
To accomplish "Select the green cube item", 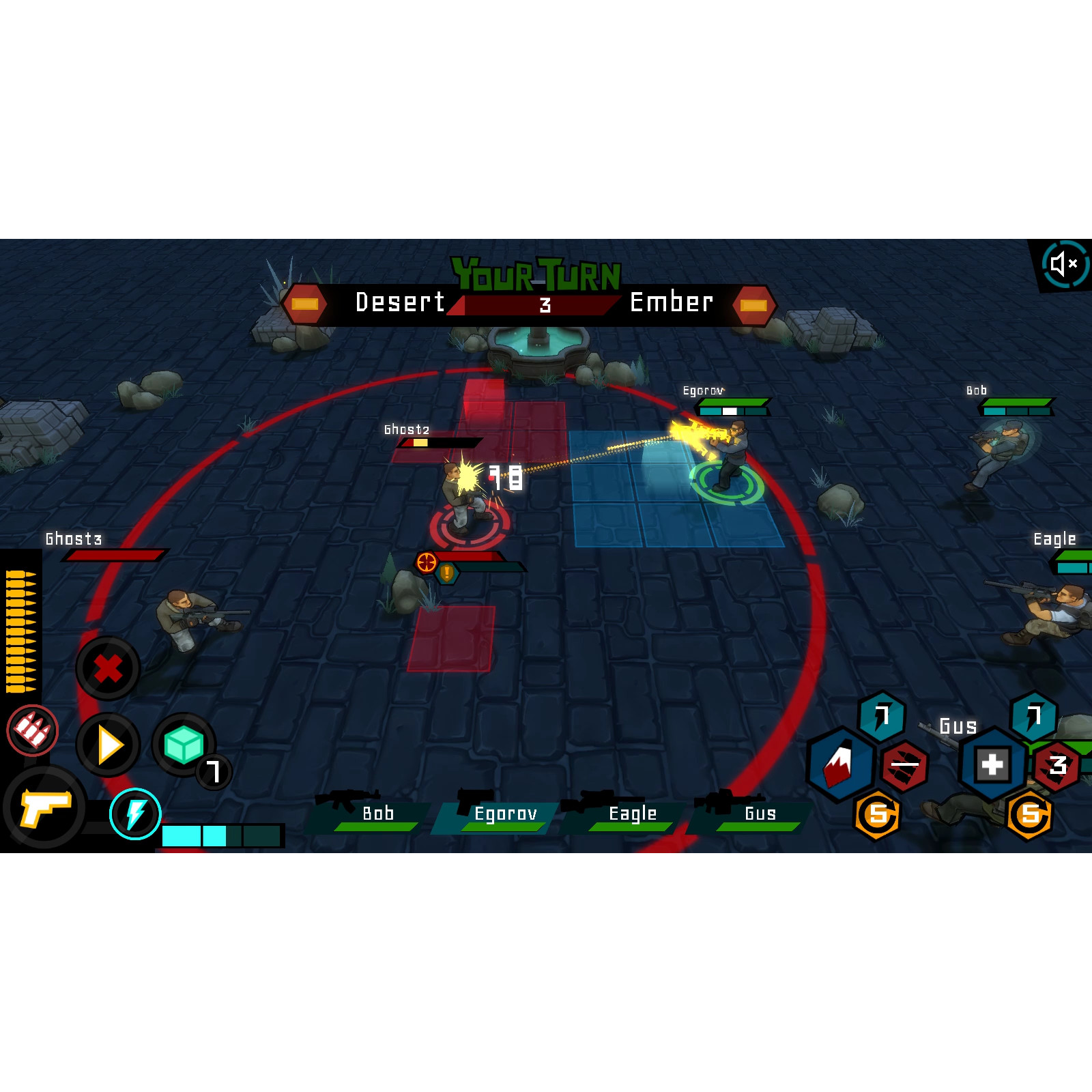I will click(x=183, y=745).
